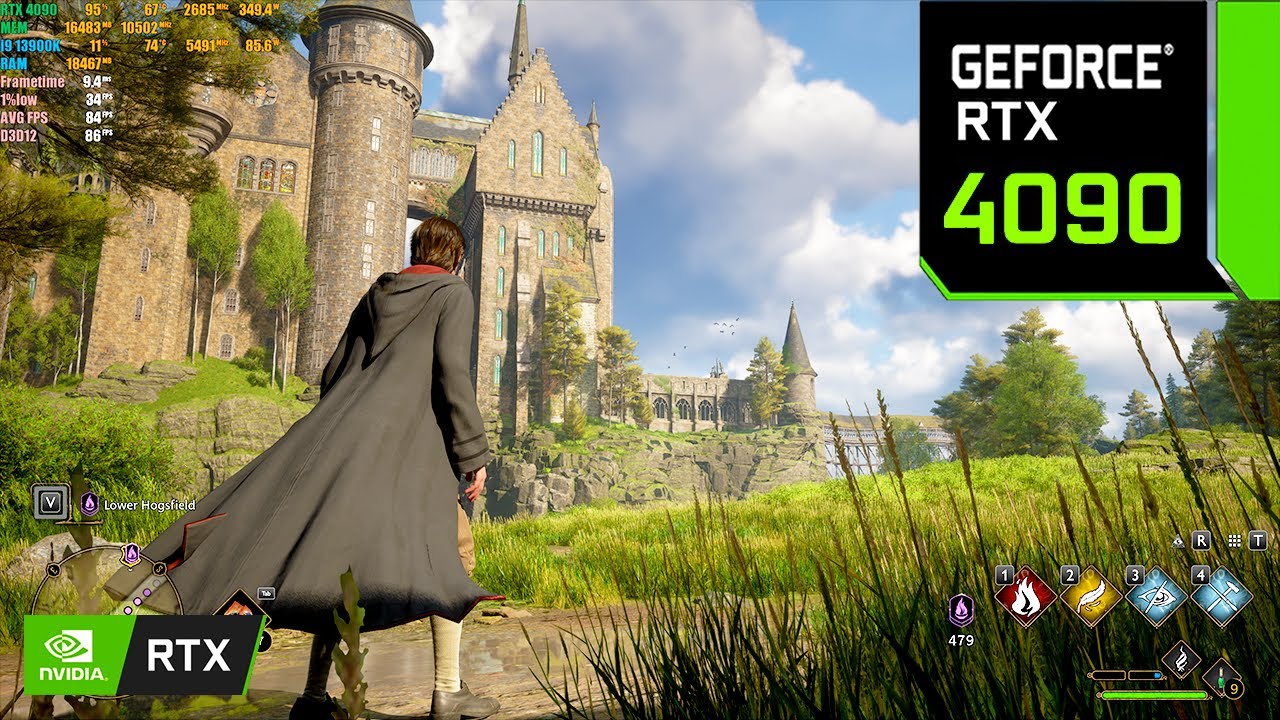Activate the yellow feather Levioso spell
The image size is (1280, 720).
point(1090,596)
